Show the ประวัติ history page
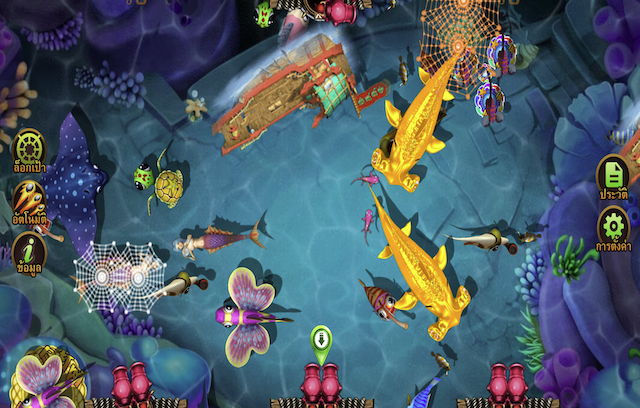Screen dimensions: 640x408 pyautogui.click(x=612, y=178)
